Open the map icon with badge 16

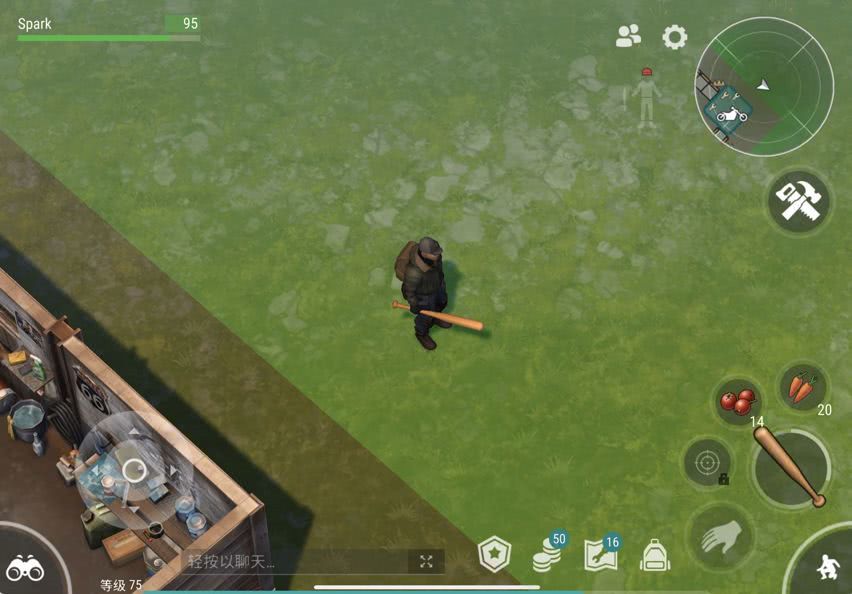tap(601, 554)
